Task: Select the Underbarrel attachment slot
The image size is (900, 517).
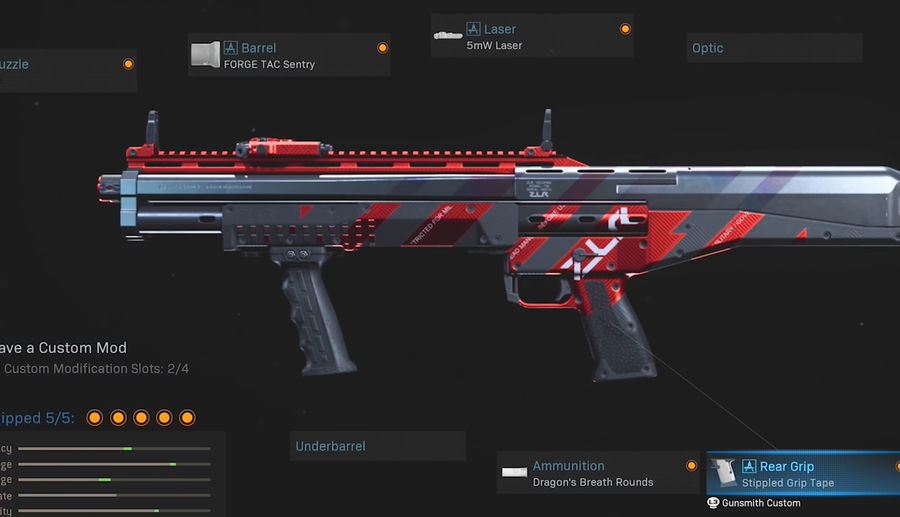Action: coord(377,446)
